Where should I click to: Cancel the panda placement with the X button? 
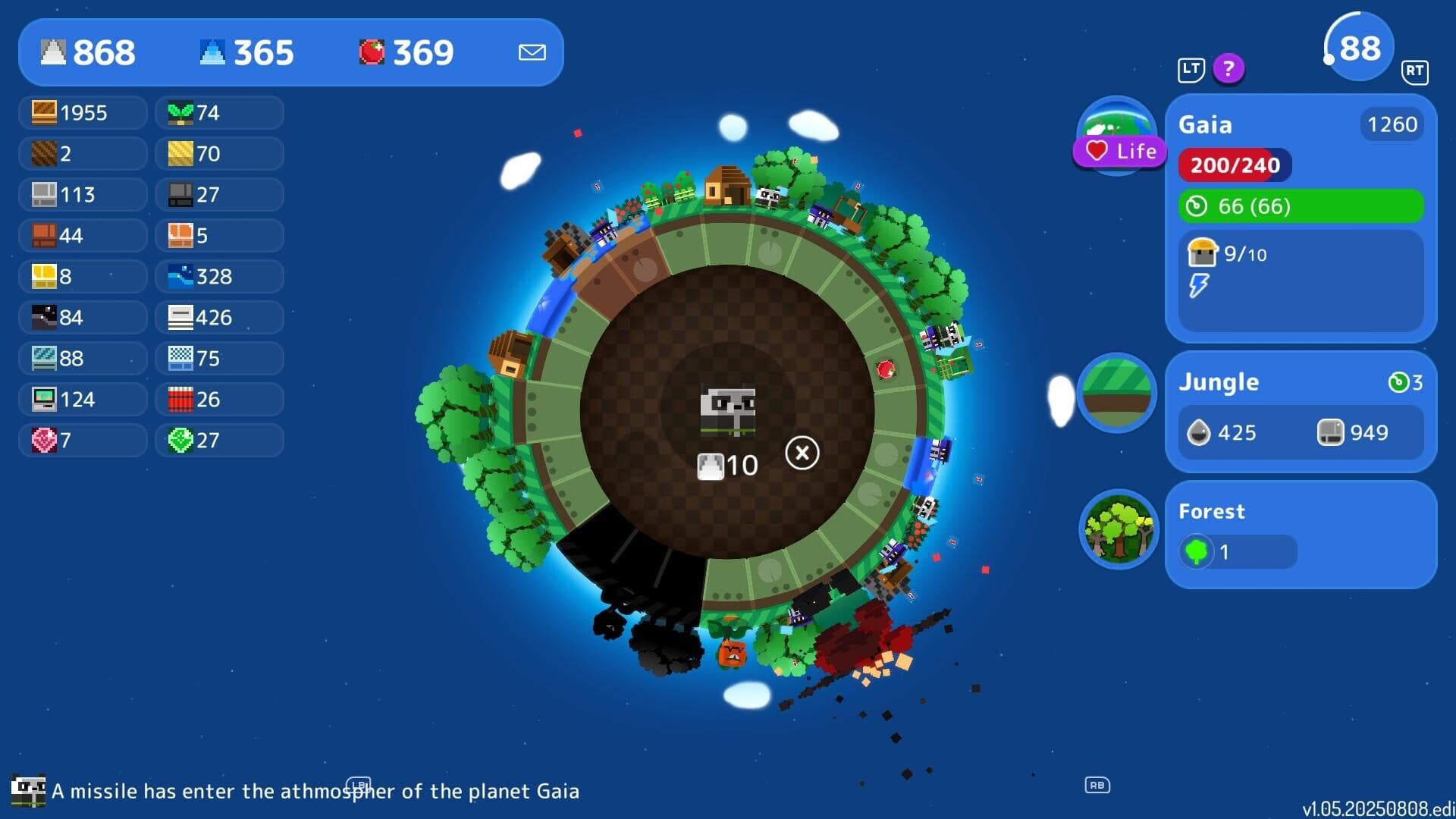coord(802,452)
